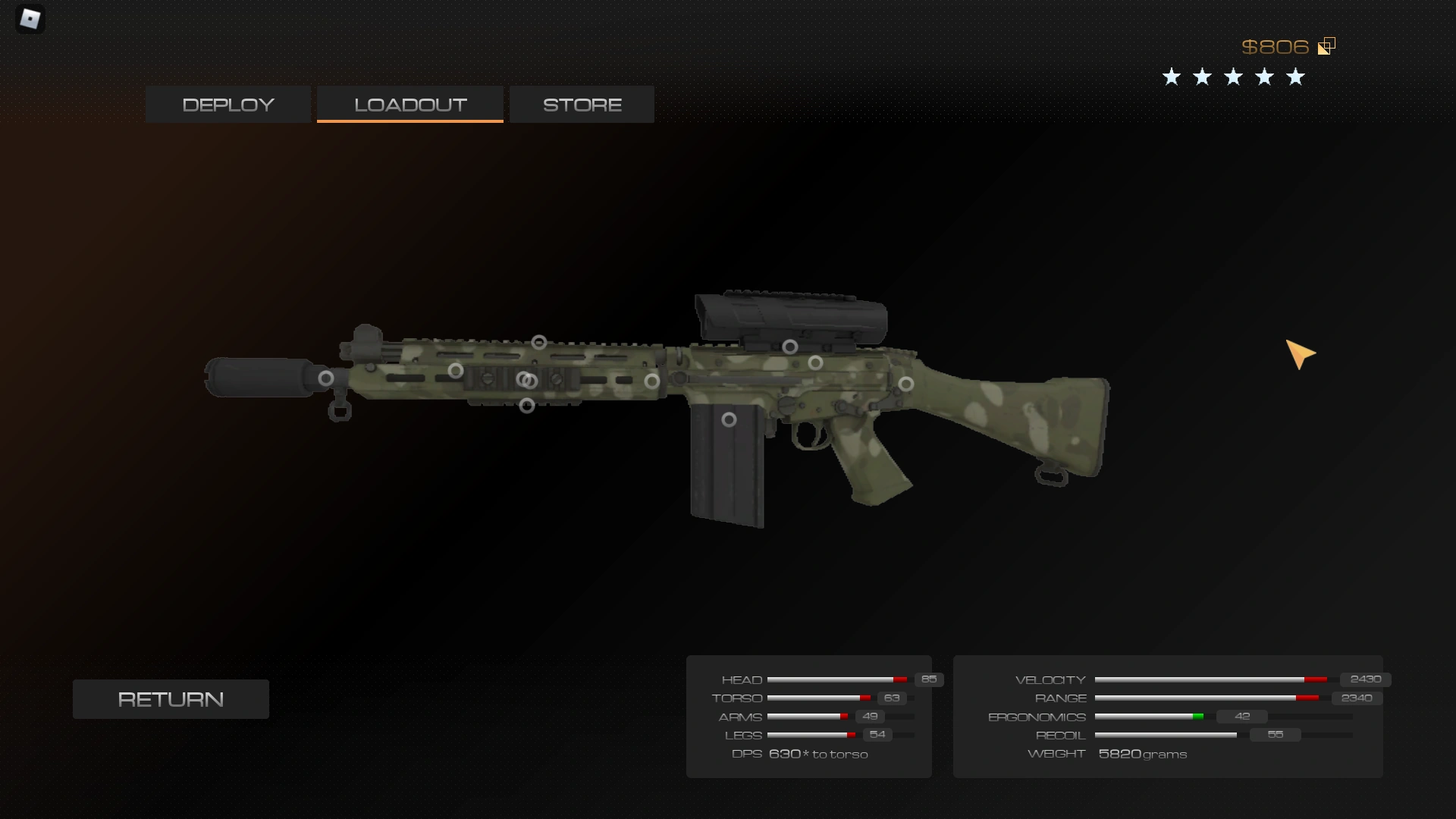This screenshot has height=819, width=1456.
Task: Switch to the Deploy tab
Action: coord(227,104)
